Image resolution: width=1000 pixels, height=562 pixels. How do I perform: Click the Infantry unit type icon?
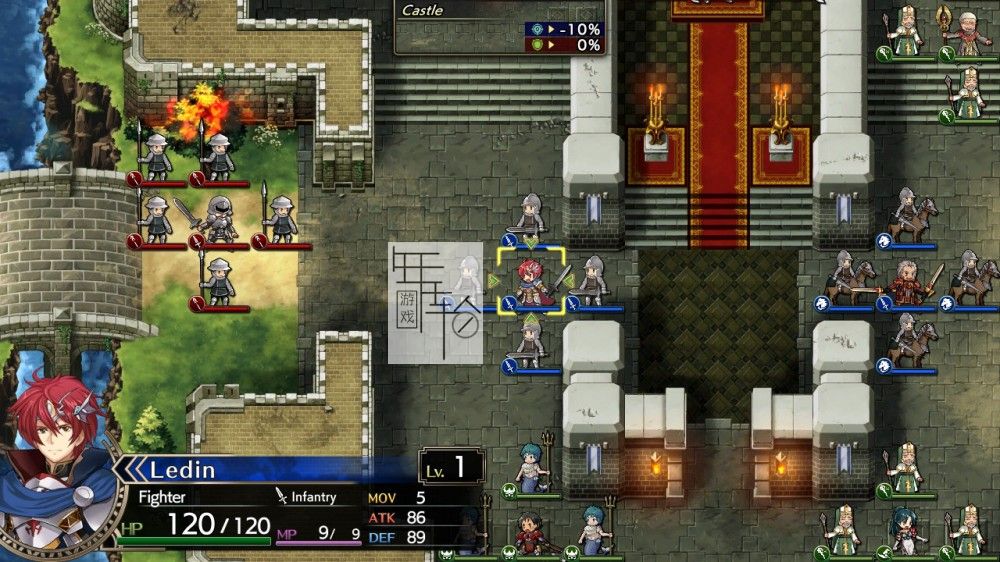coord(282,496)
